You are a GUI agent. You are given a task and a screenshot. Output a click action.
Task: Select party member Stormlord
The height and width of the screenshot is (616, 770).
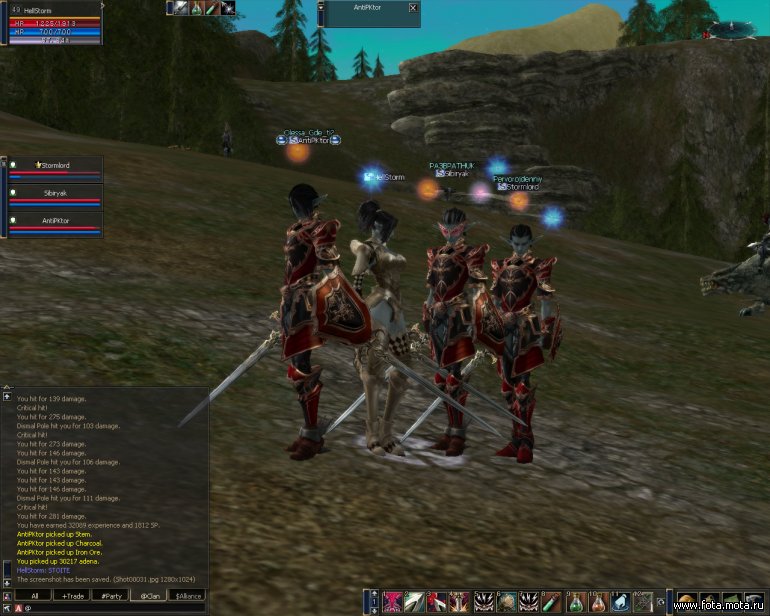(x=56, y=165)
